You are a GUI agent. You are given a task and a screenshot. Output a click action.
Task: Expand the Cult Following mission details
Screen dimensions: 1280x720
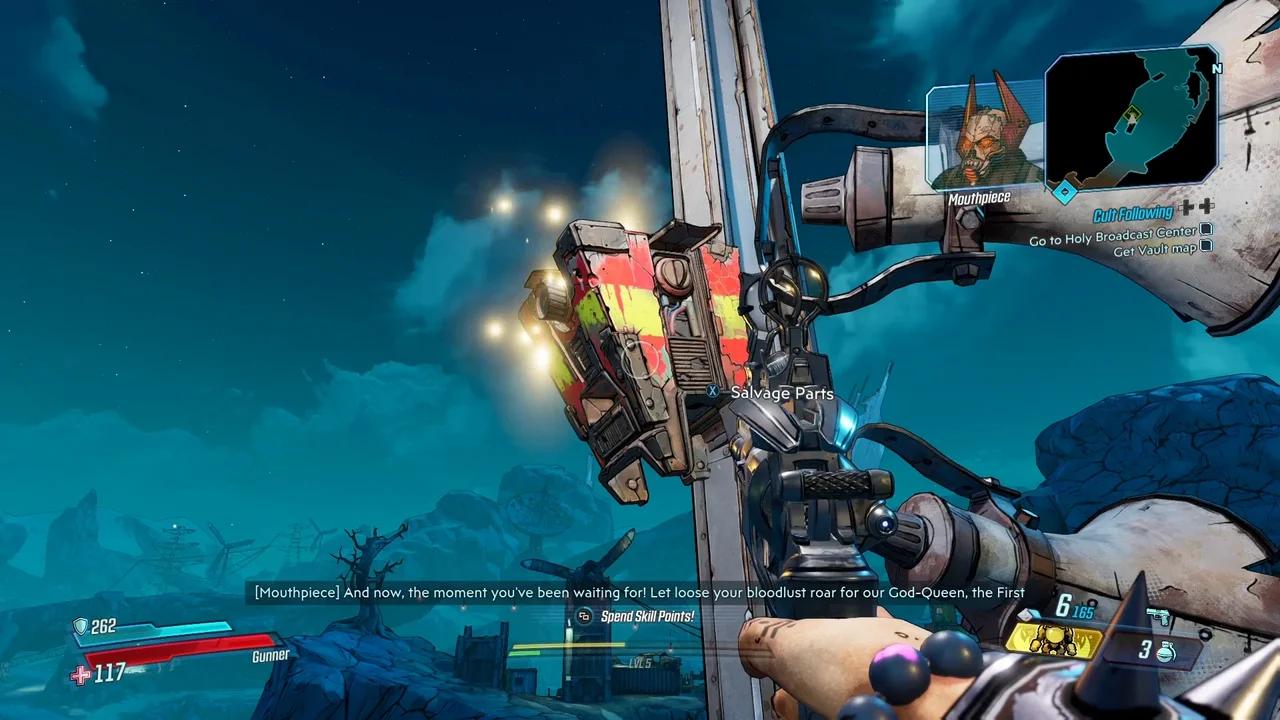pos(1132,213)
